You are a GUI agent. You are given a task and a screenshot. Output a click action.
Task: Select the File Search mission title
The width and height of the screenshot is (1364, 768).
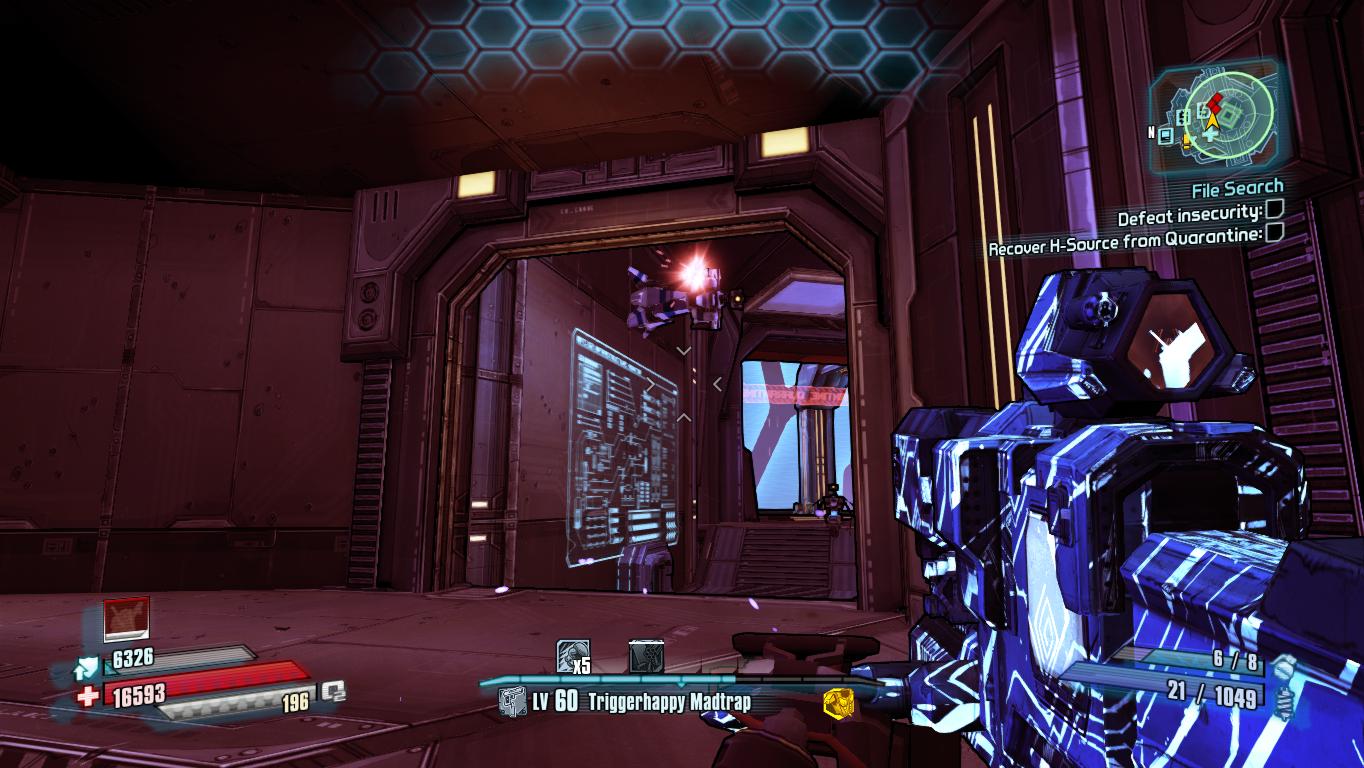click(x=1237, y=187)
